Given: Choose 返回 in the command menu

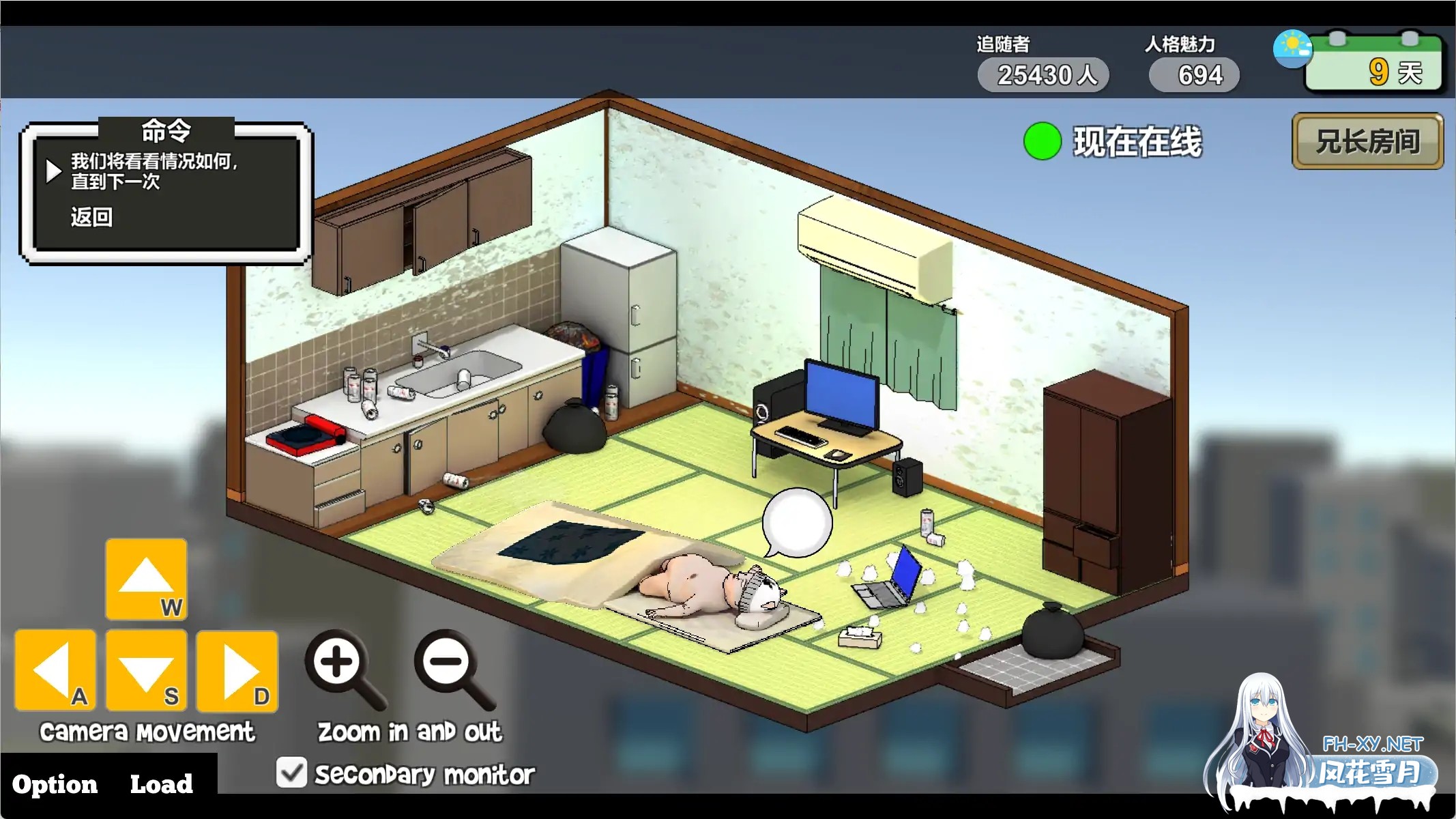Looking at the screenshot, I should click(x=91, y=217).
